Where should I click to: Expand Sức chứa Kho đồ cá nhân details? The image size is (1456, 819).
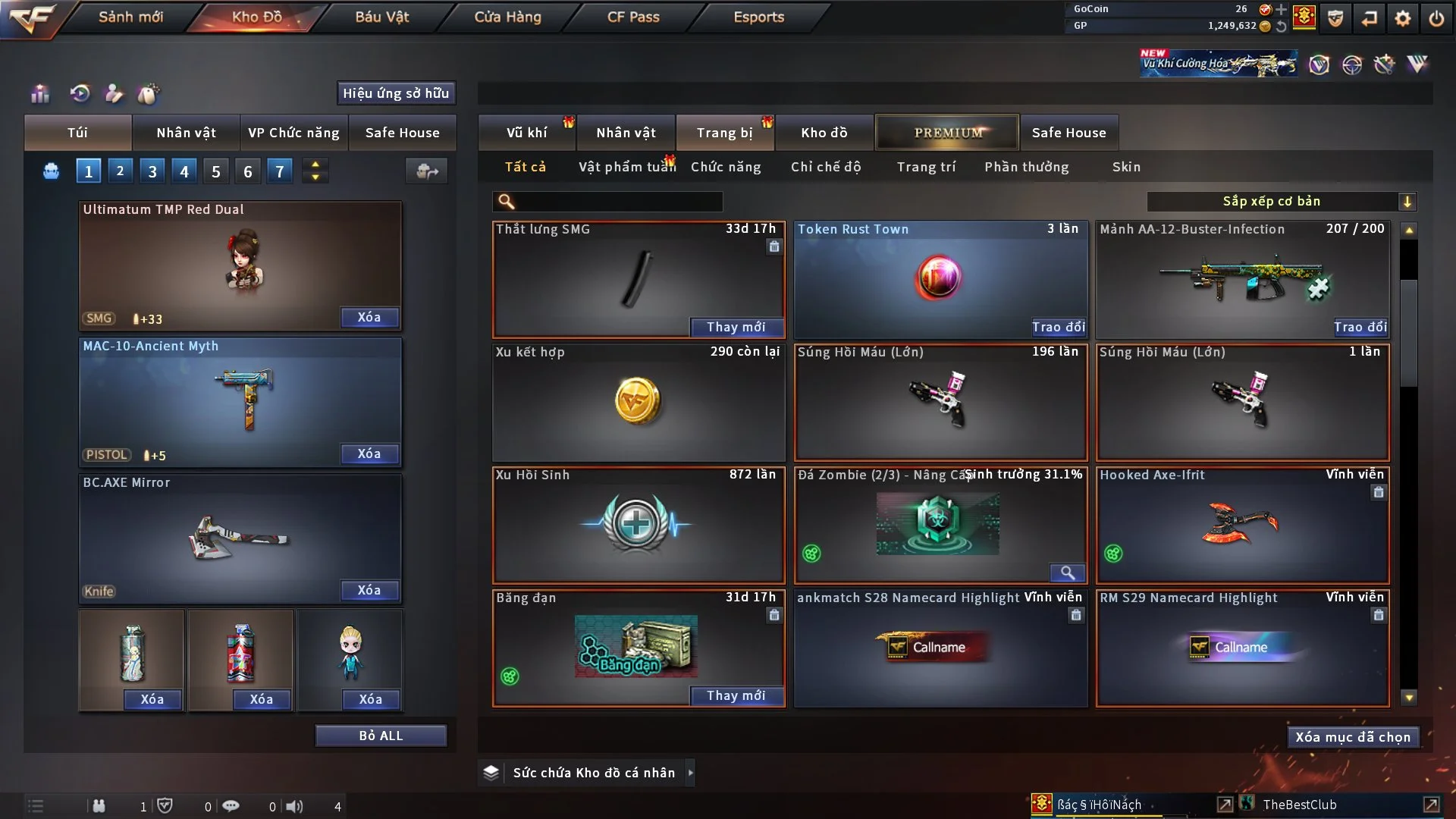point(691,772)
